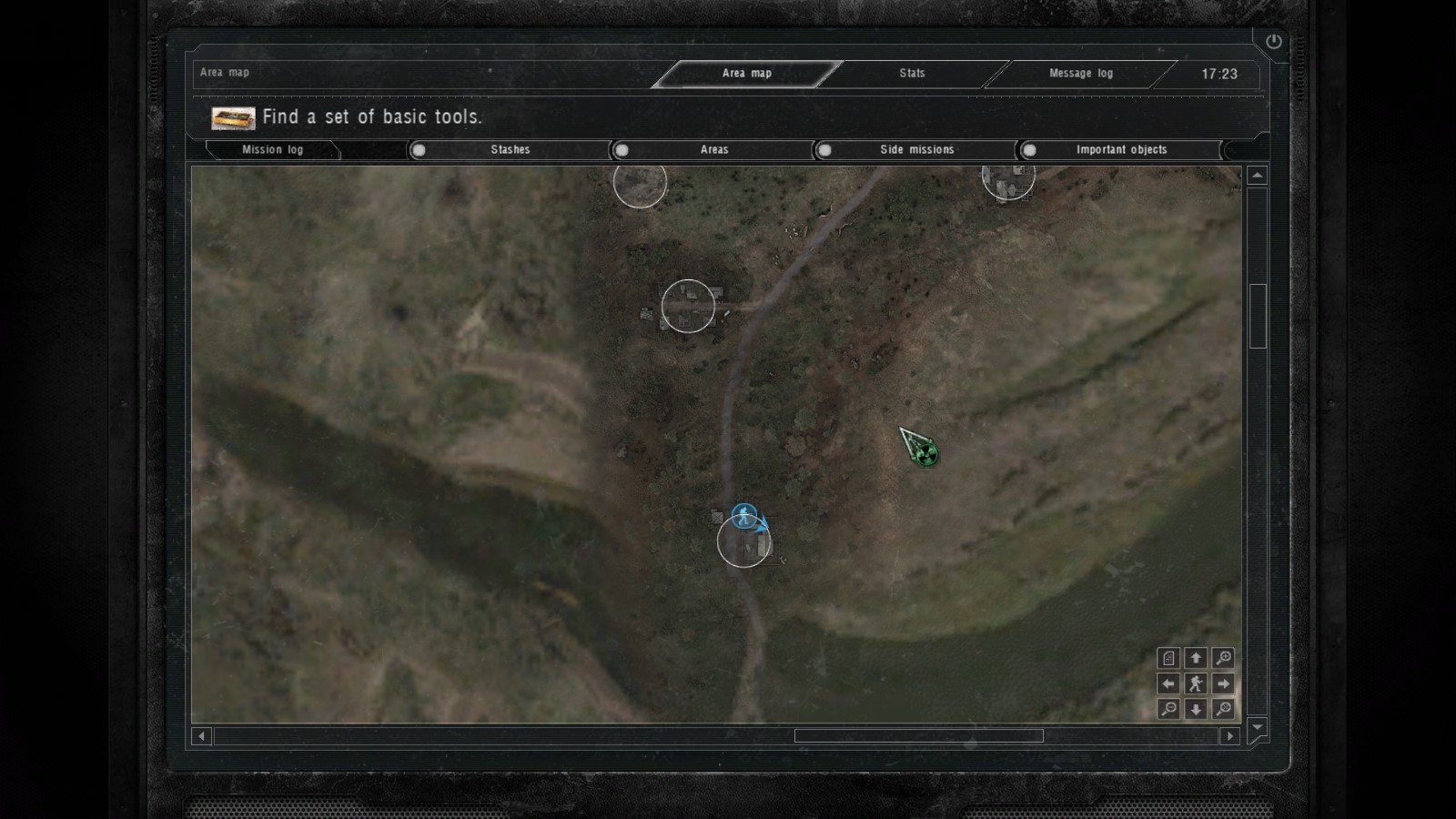The height and width of the screenshot is (819, 1456).
Task: Pan the map up with arrow button
Action: (1196, 658)
